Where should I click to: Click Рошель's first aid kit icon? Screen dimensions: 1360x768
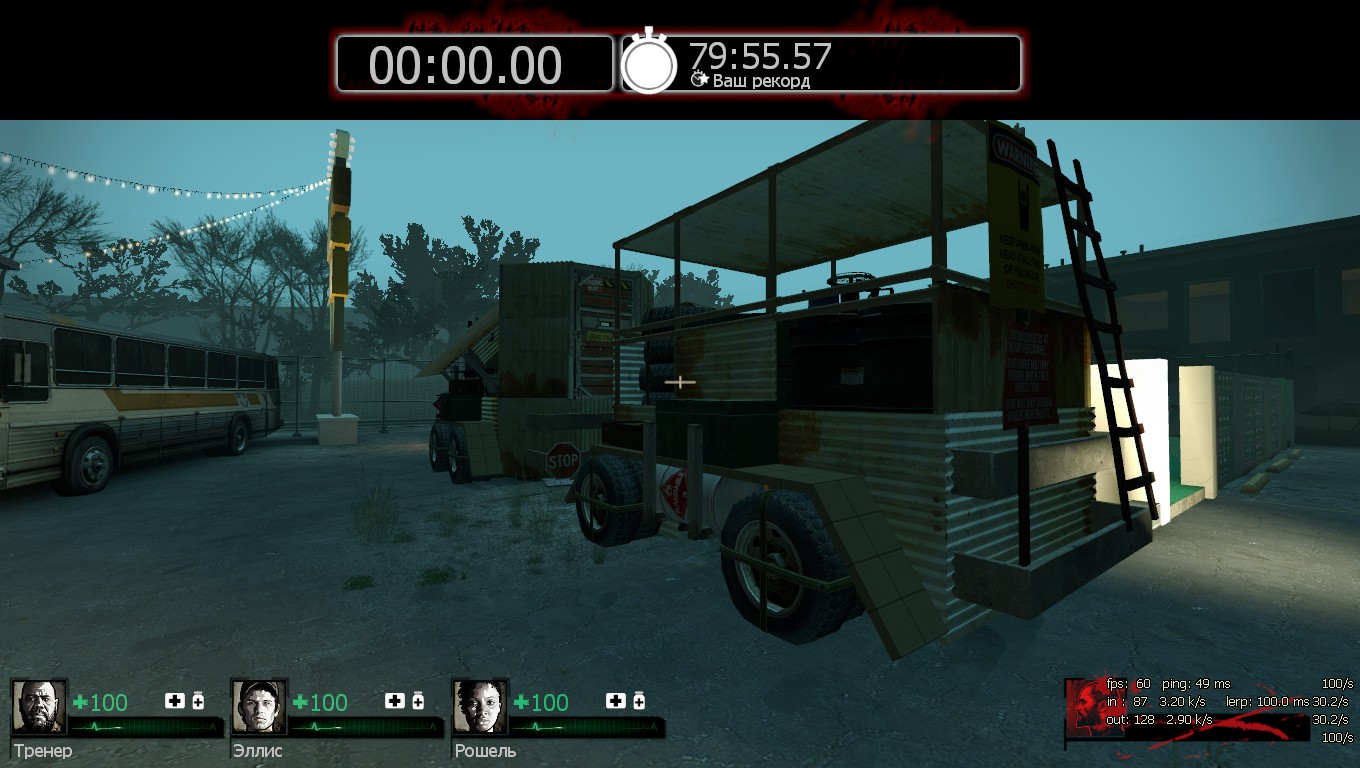[x=616, y=701]
